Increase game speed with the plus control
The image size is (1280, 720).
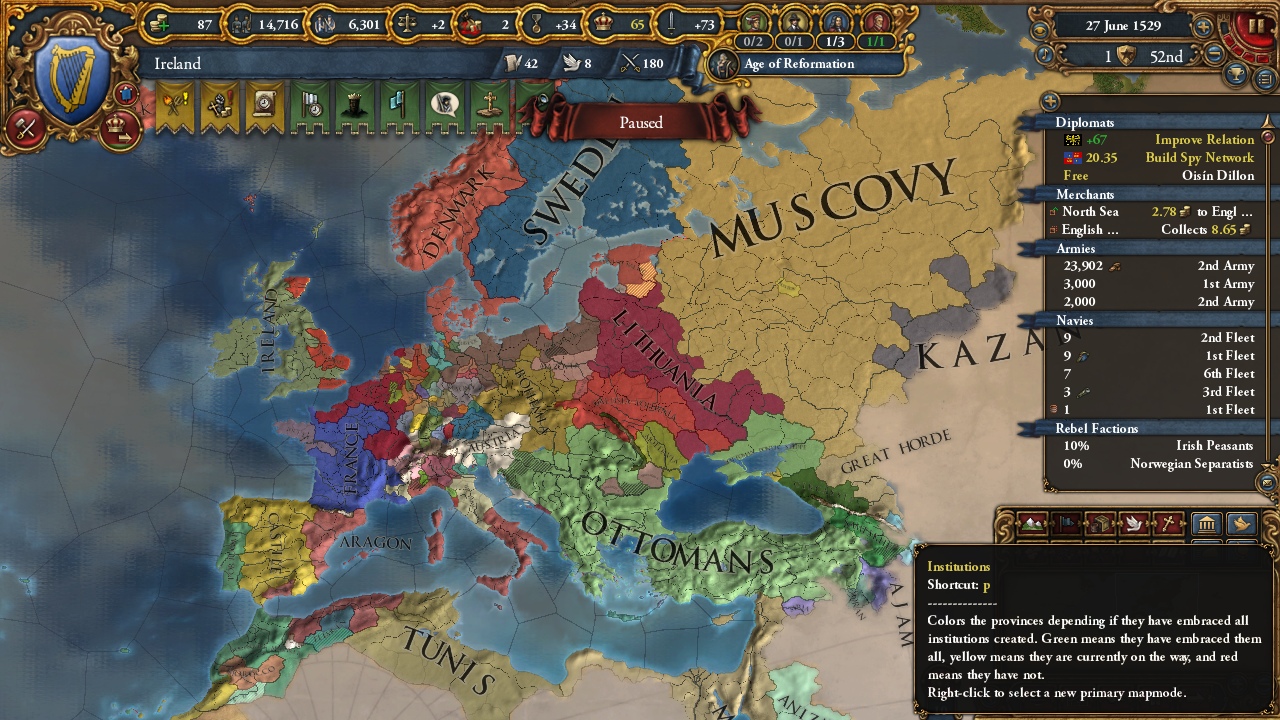[1204, 26]
